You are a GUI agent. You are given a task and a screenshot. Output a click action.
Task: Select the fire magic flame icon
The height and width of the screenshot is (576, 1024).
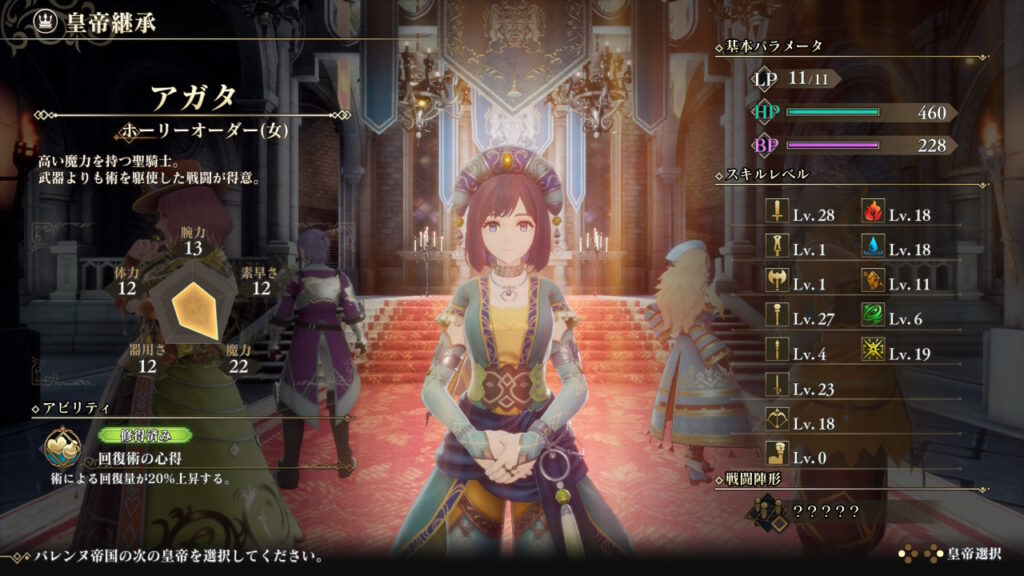[x=872, y=211]
